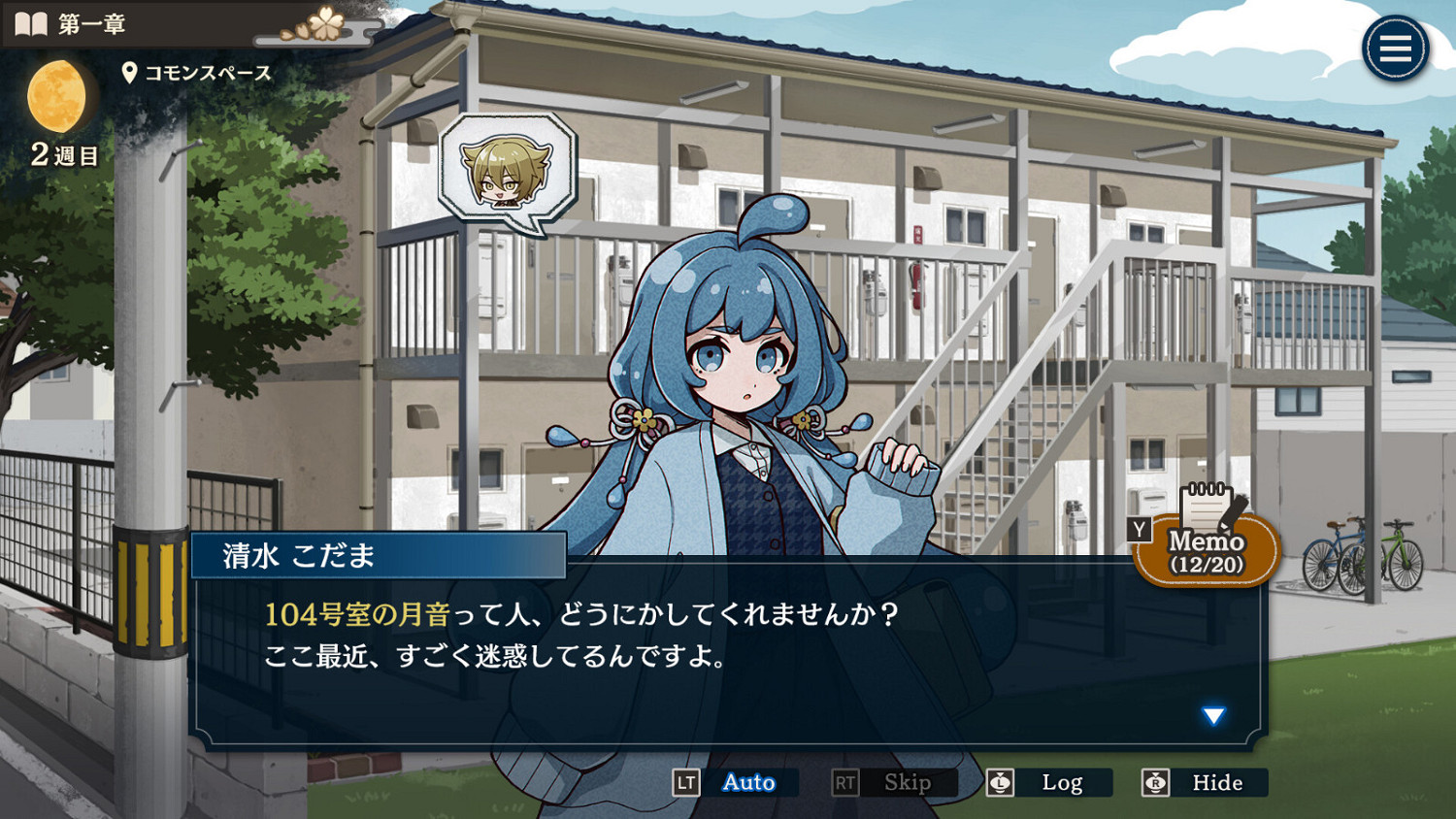Screen dimensions: 1456x819
Task: Click inside the dialogue text window
Action: [679, 660]
